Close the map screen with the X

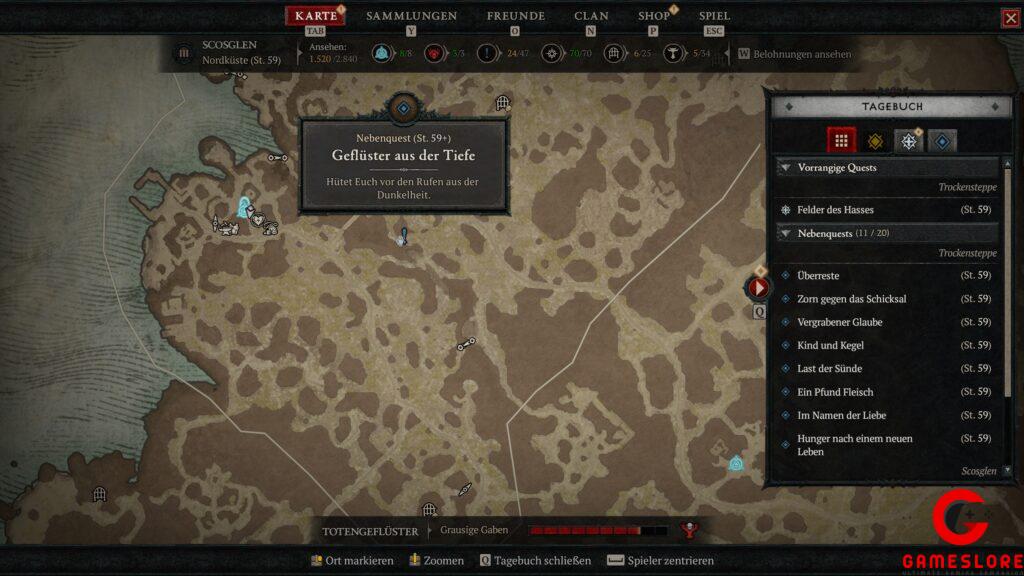1010,18
